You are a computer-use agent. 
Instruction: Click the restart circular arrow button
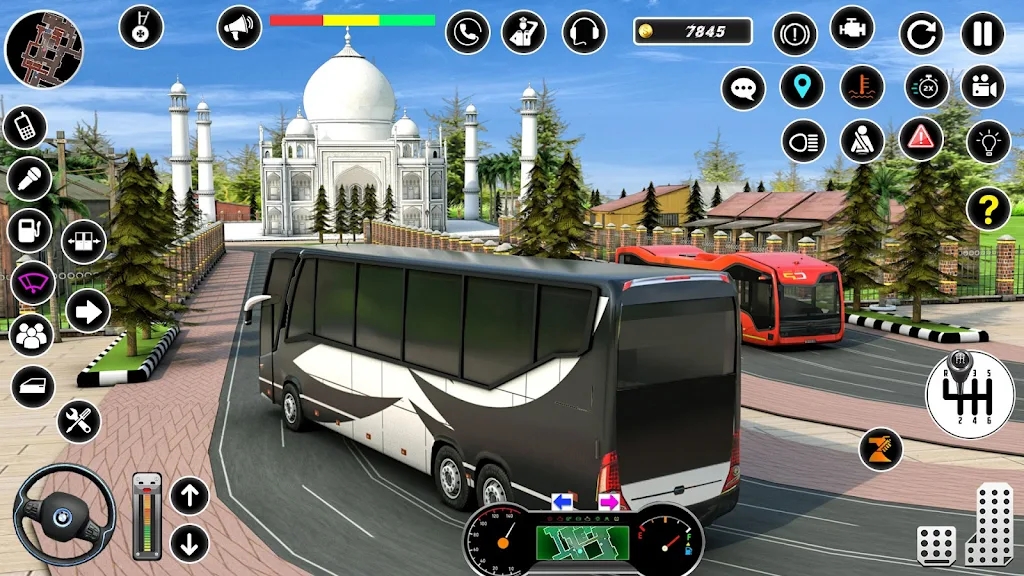tap(921, 33)
